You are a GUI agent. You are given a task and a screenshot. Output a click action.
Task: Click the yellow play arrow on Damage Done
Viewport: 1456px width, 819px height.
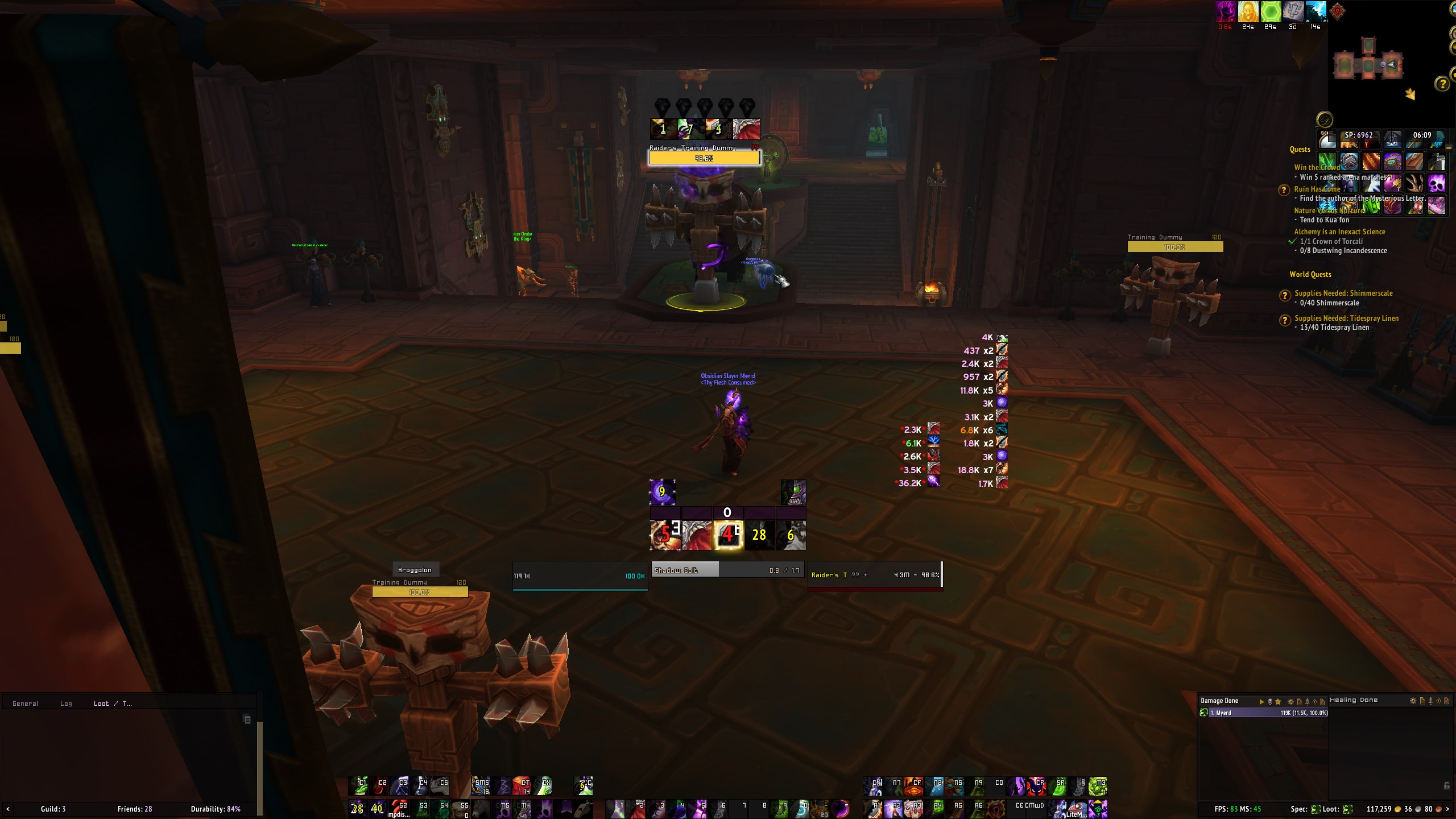(1261, 701)
